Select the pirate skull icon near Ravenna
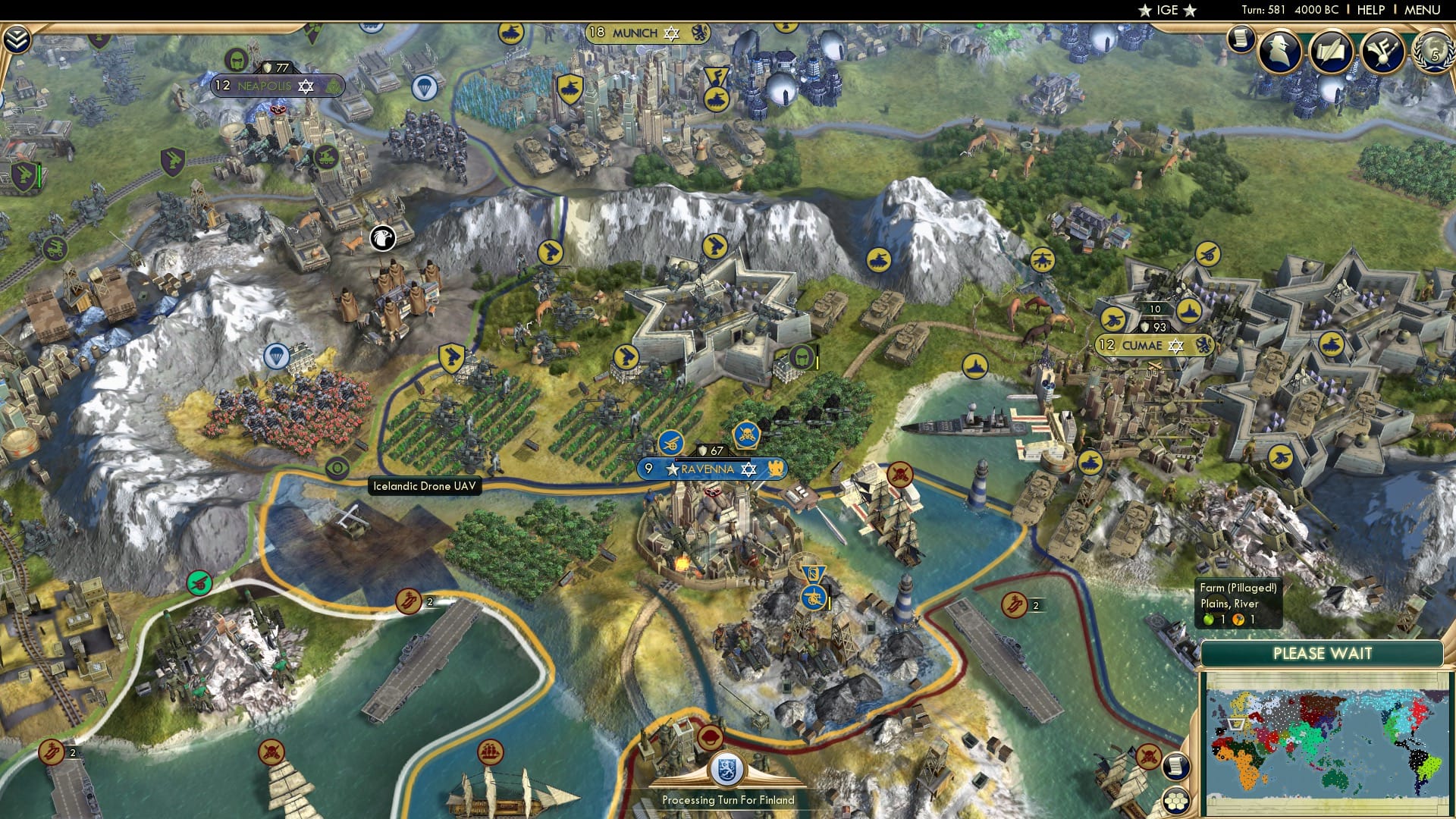Screen dimensions: 1456x819 (x=746, y=435)
